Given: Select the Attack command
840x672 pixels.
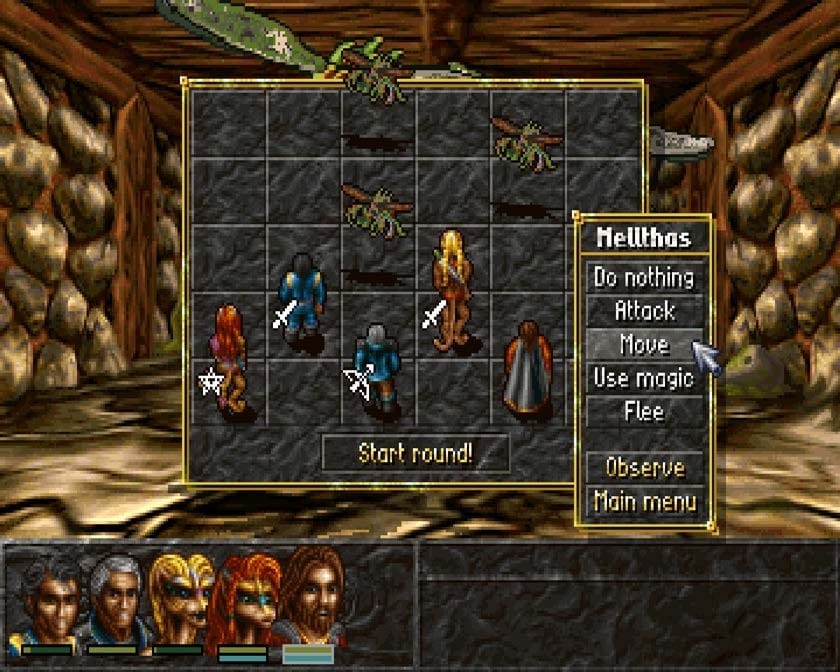Looking at the screenshot, I should pos(644,311).
